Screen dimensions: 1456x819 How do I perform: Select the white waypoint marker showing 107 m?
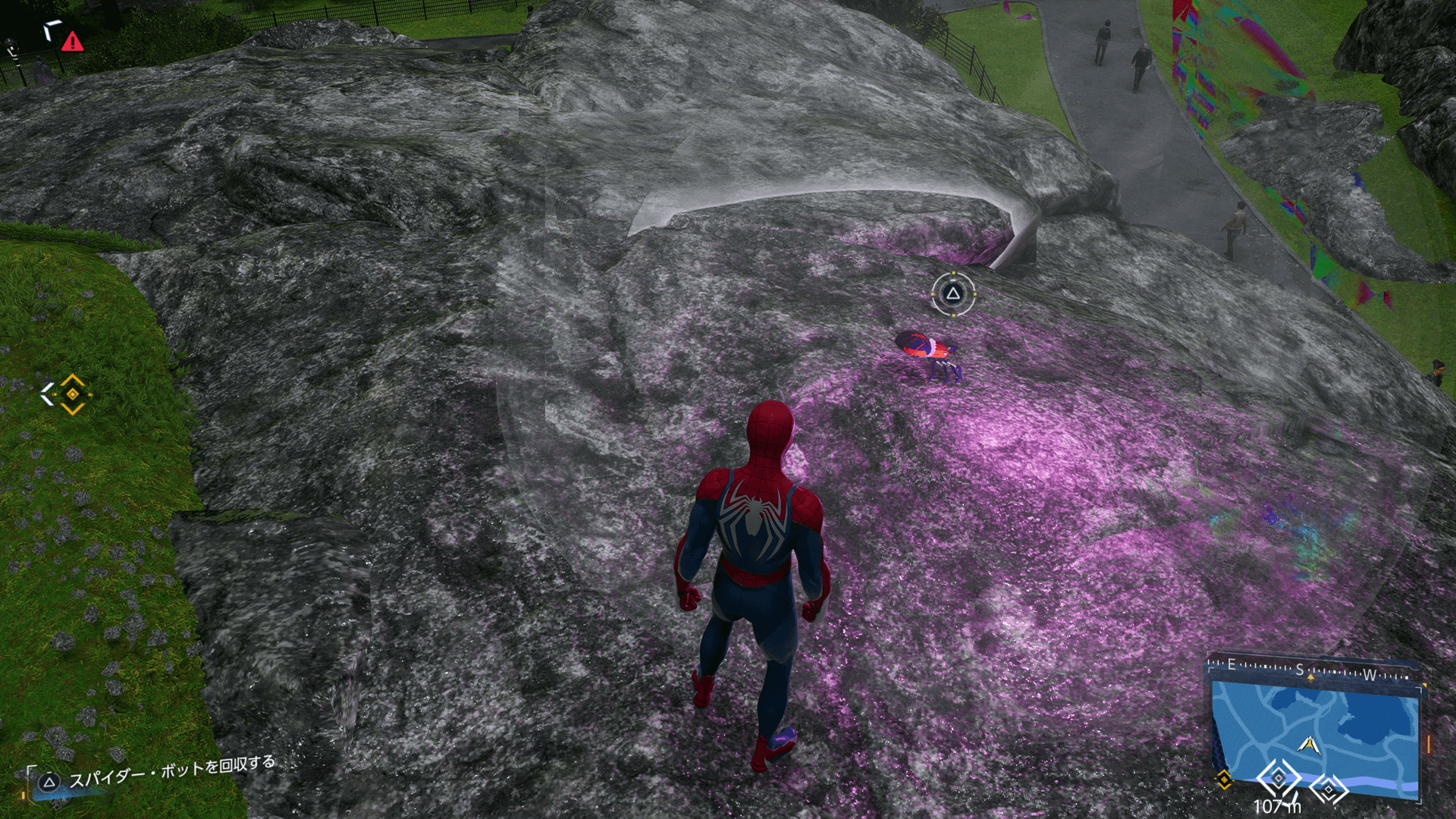1279,778
